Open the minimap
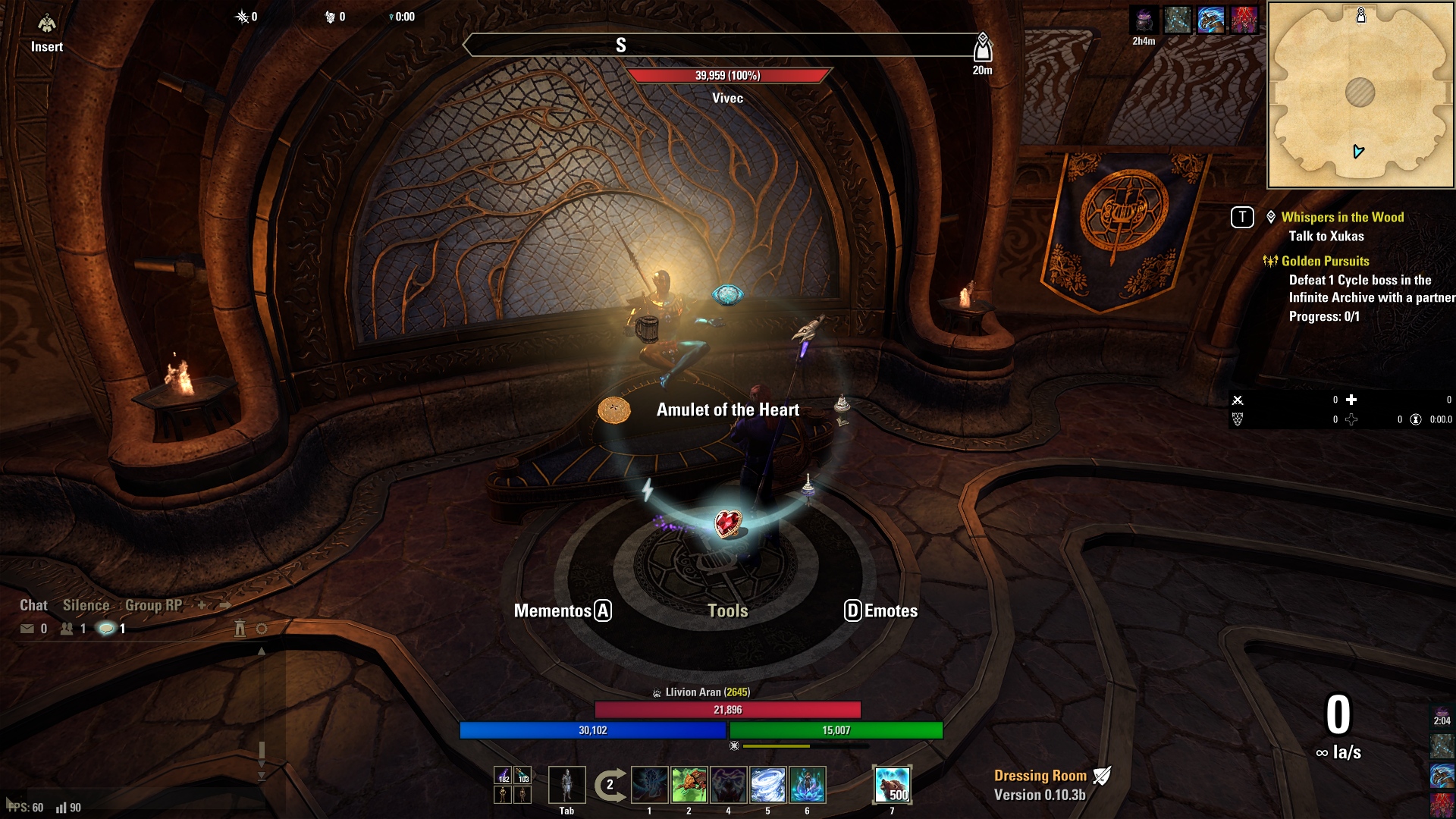This screenshot has height=819, width=1456. click(x=1360, y=95)
